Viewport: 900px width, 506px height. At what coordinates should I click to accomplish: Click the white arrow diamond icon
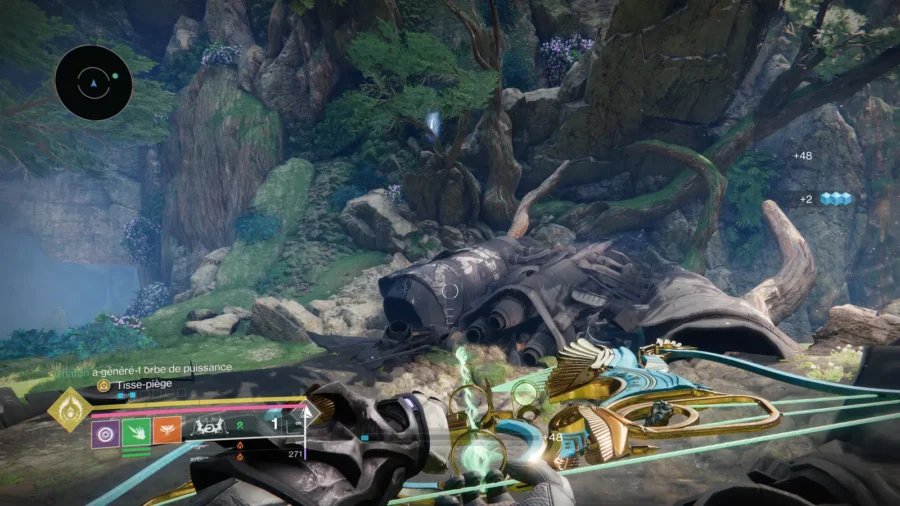309,412
